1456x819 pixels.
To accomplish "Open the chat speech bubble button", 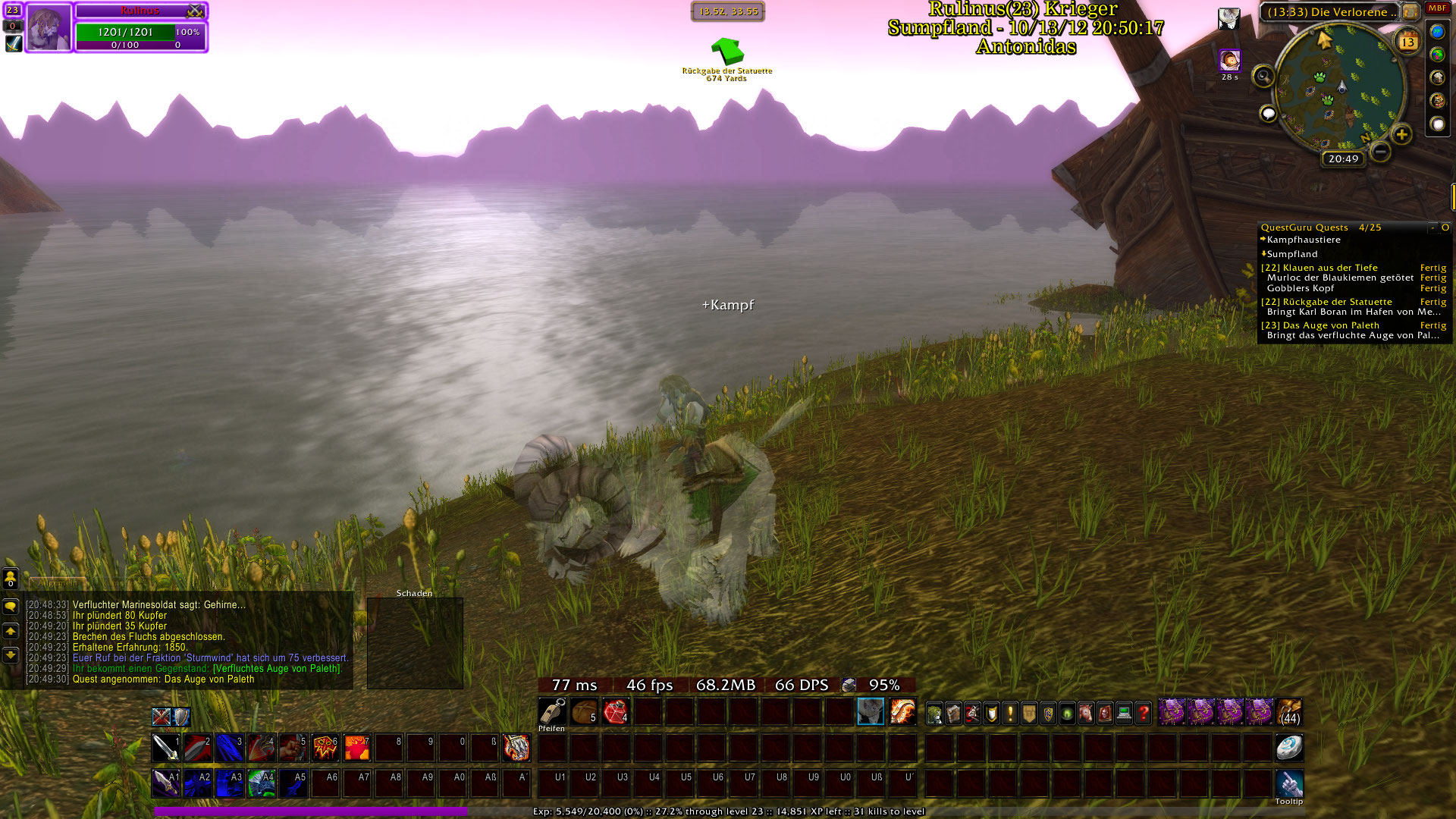I will coord(11,607).
